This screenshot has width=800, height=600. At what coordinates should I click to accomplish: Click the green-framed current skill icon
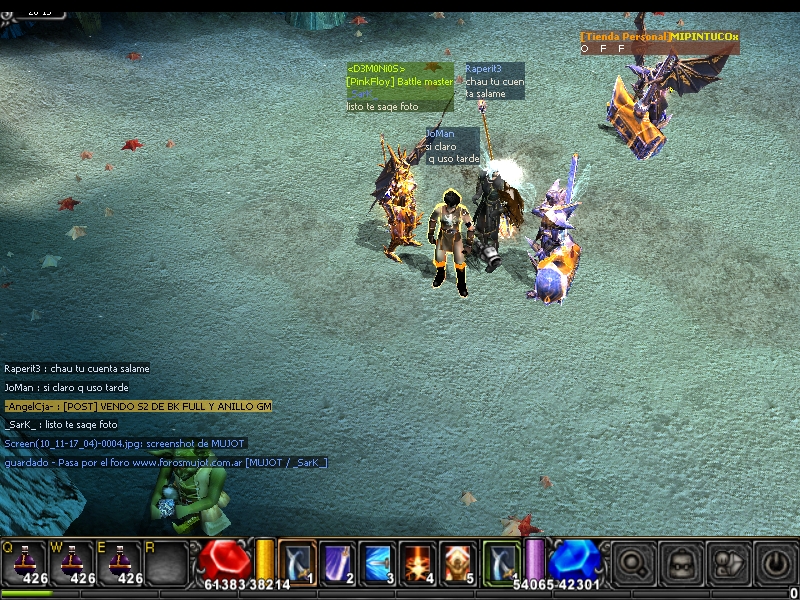point(502,562)
